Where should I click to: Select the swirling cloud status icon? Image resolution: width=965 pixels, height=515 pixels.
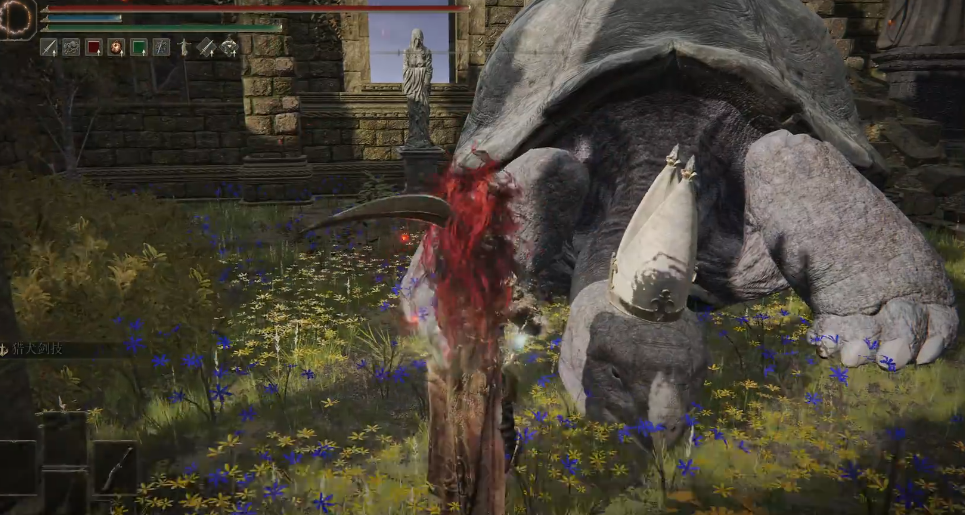tap(71, 47)
